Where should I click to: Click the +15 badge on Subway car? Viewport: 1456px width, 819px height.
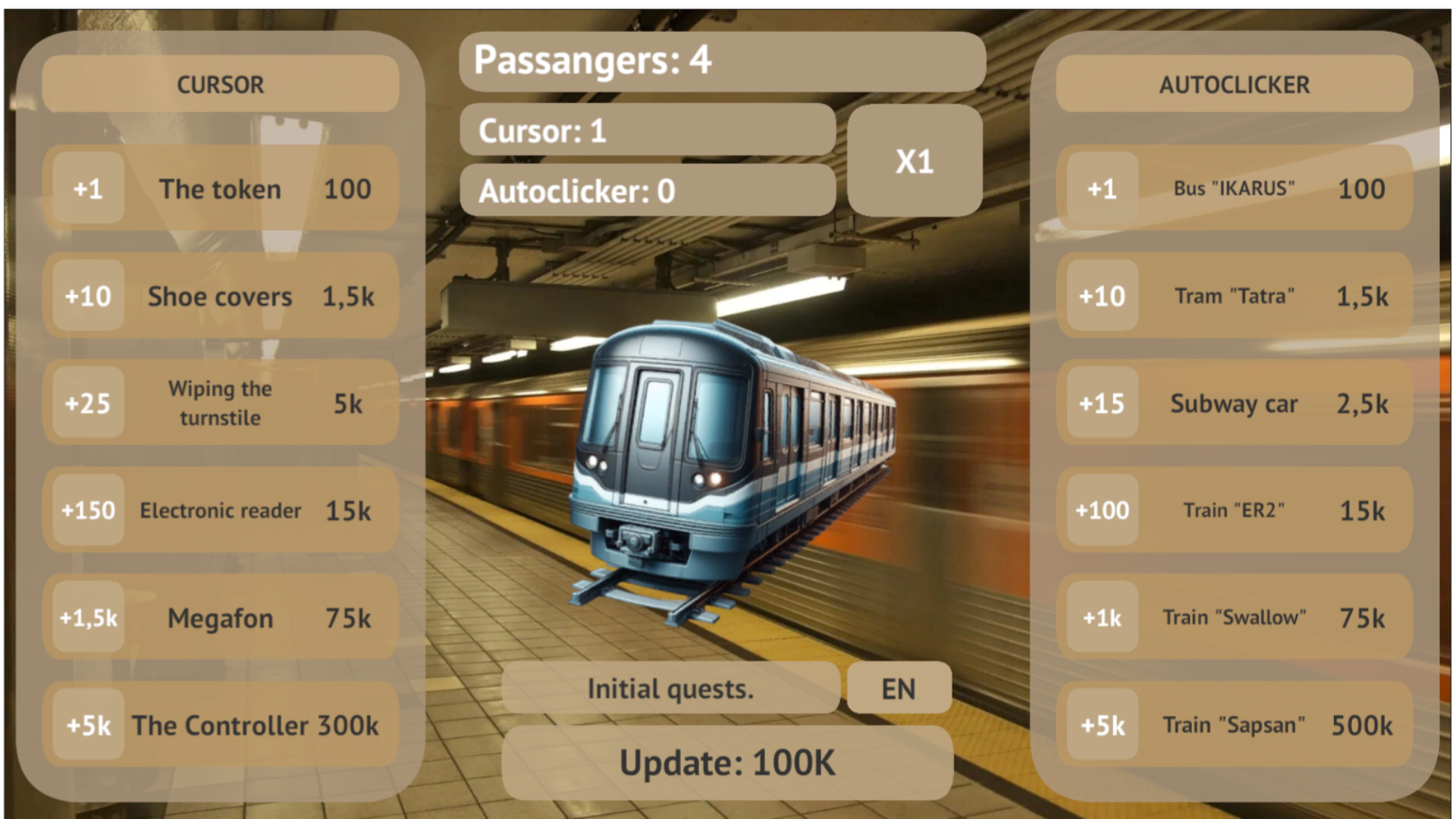1100,404
